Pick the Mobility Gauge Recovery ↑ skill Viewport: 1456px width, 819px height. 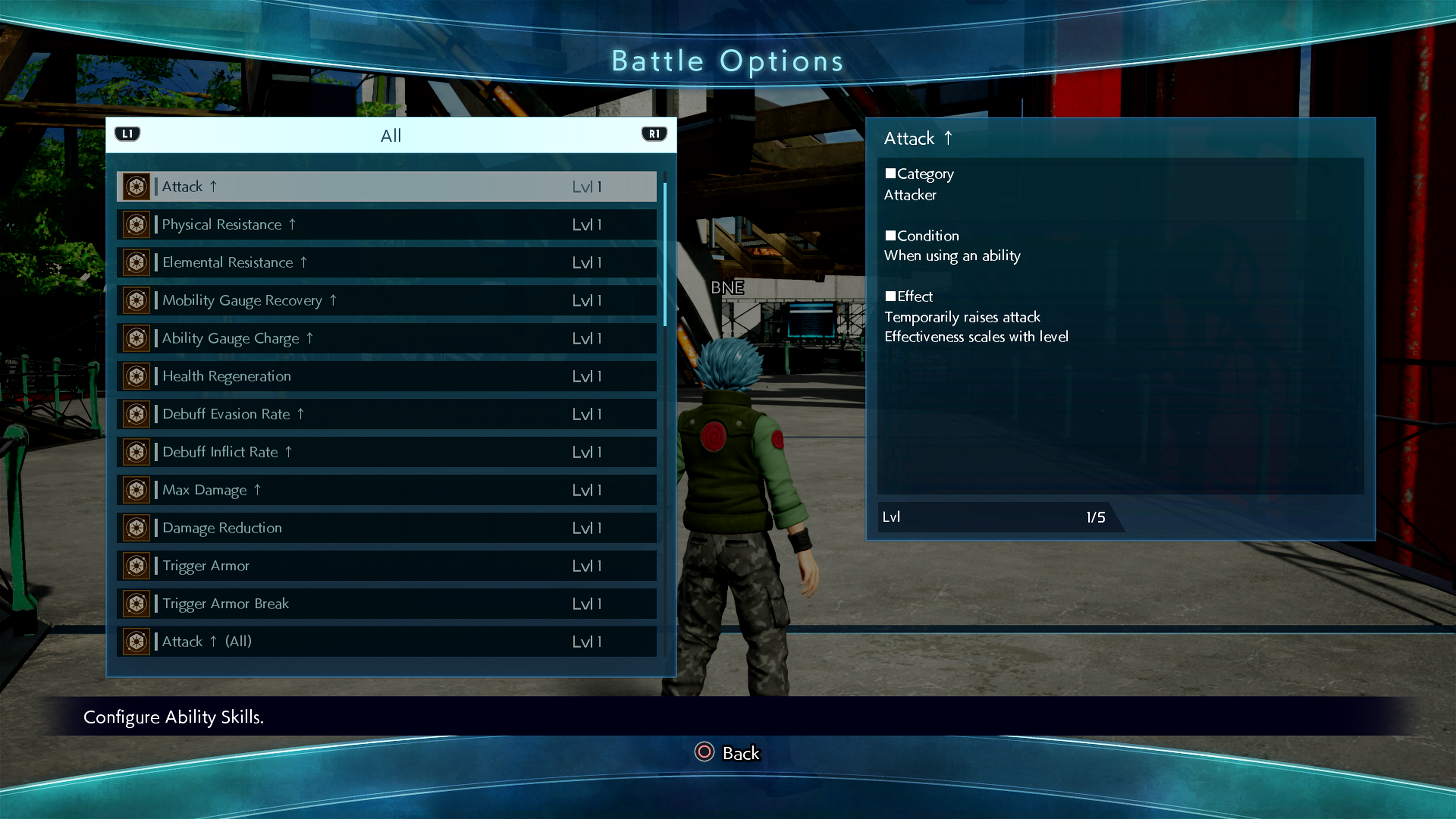387,300
